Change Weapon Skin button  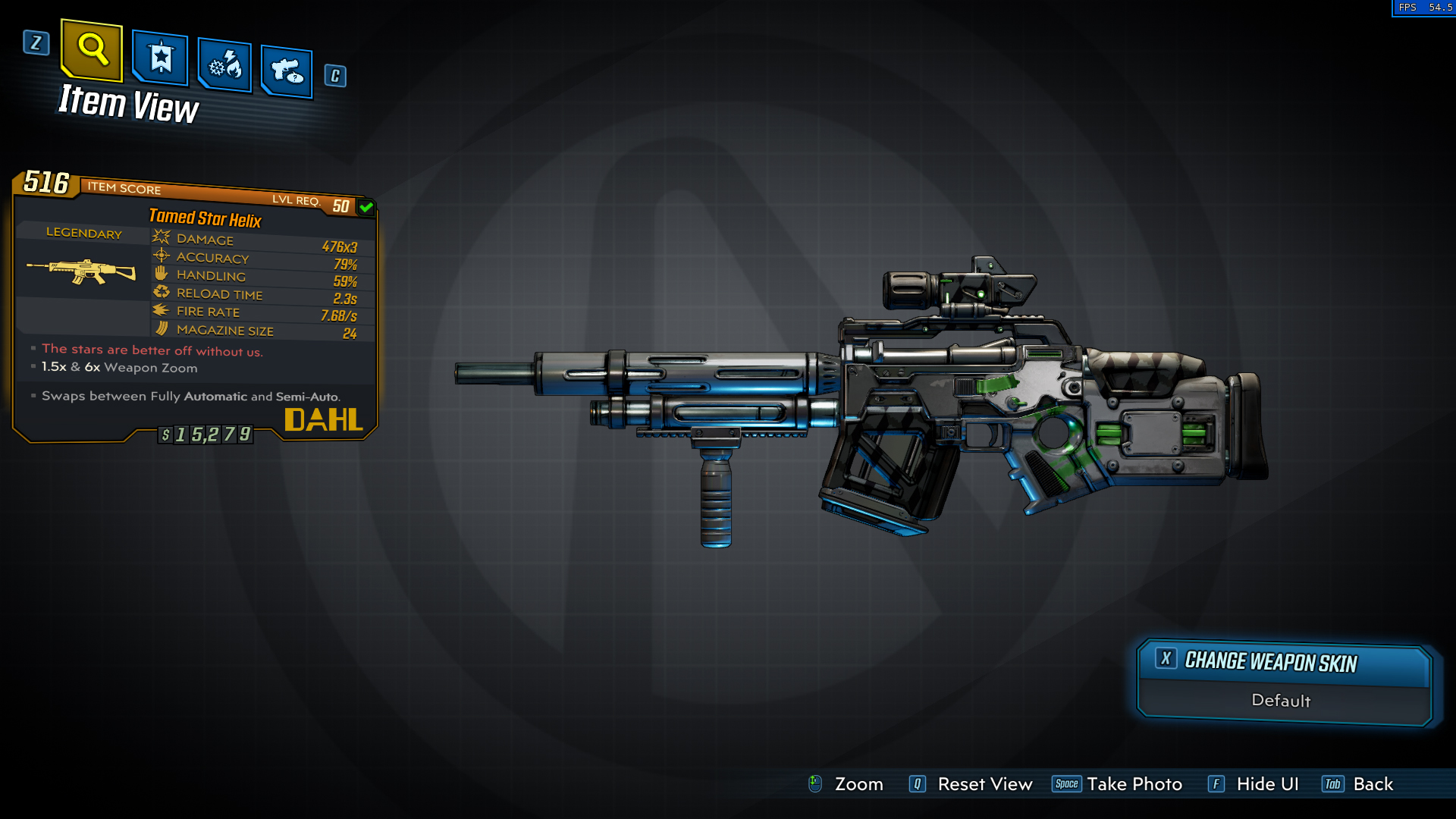click(x=1283, y=662)
